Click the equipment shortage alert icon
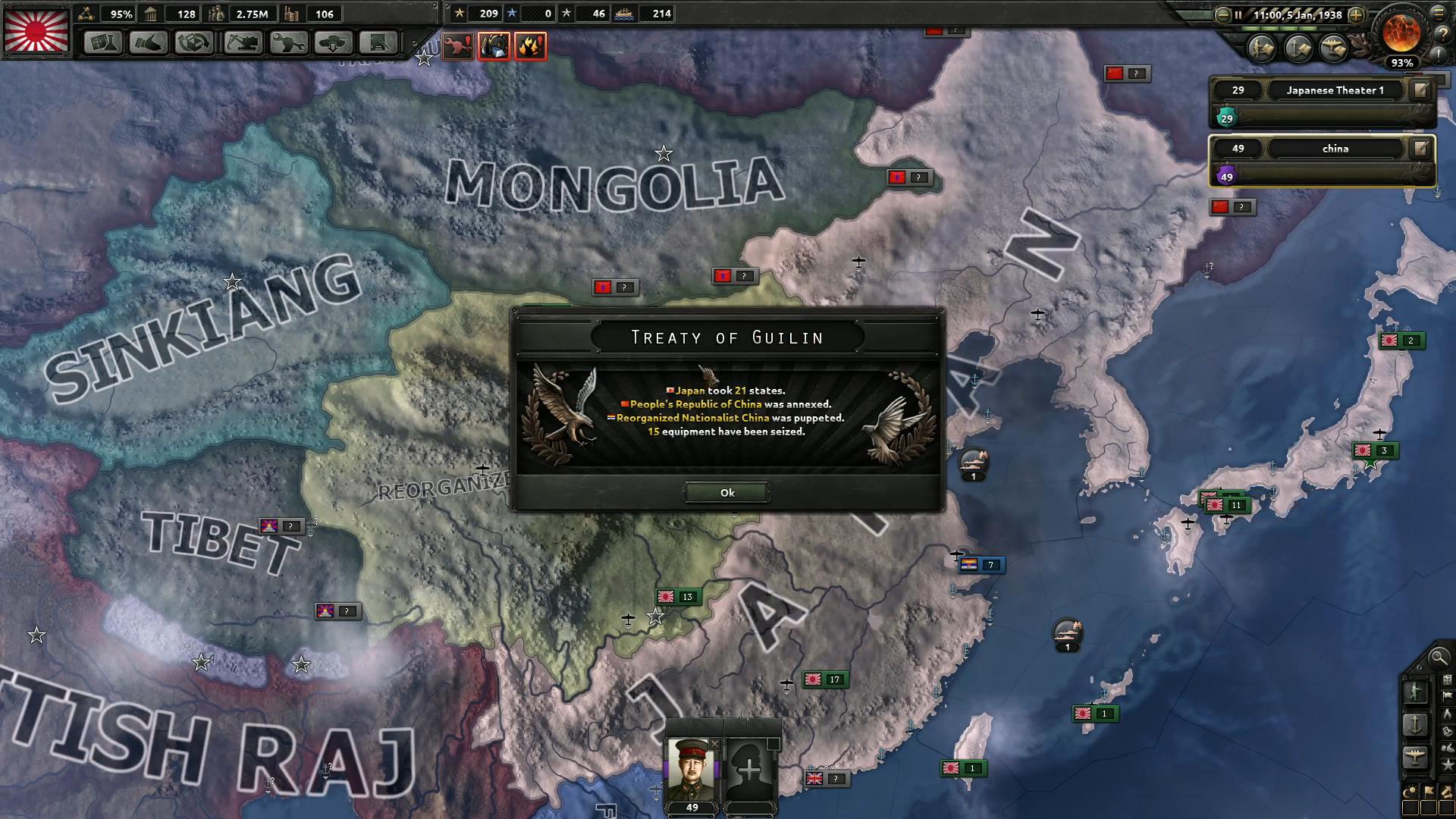This screenshot has height=819, width=1456. click(x=457, y=46)
